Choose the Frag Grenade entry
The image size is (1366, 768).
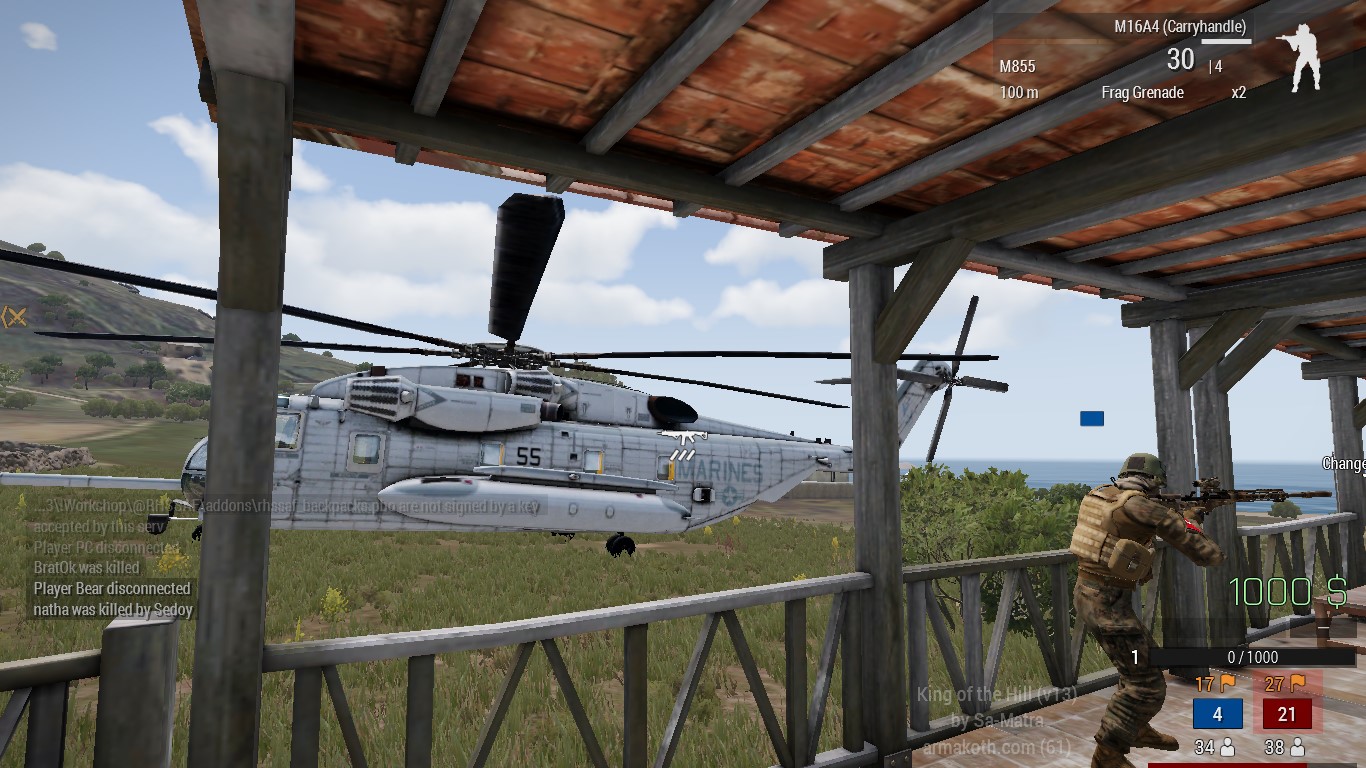coord(1143,93)
